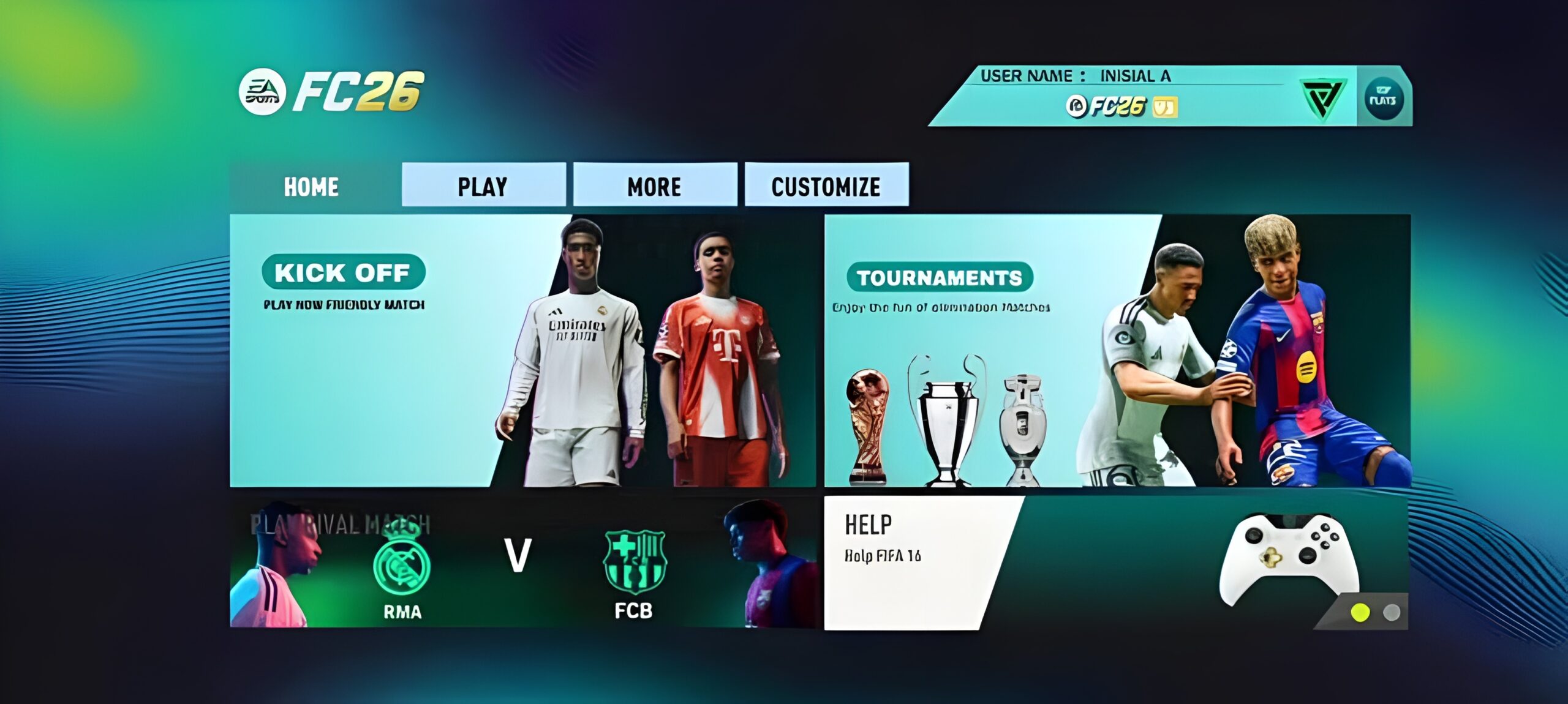Viewport: 1568px width, 704px height.
Task: Open the PLAY tab
Action: click(x=483, y=185)
